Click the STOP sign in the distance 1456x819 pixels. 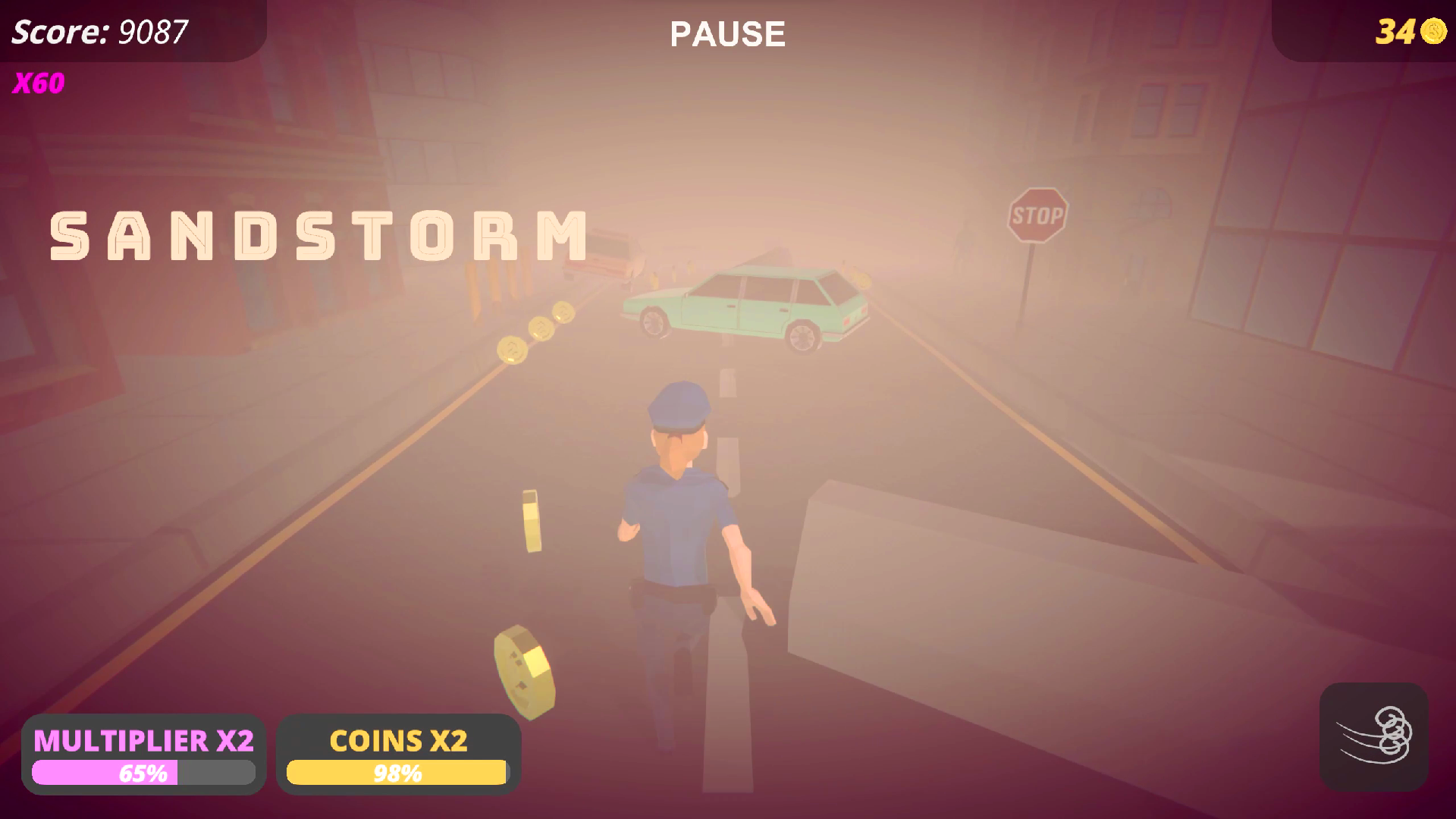[x=1039, y=215]
